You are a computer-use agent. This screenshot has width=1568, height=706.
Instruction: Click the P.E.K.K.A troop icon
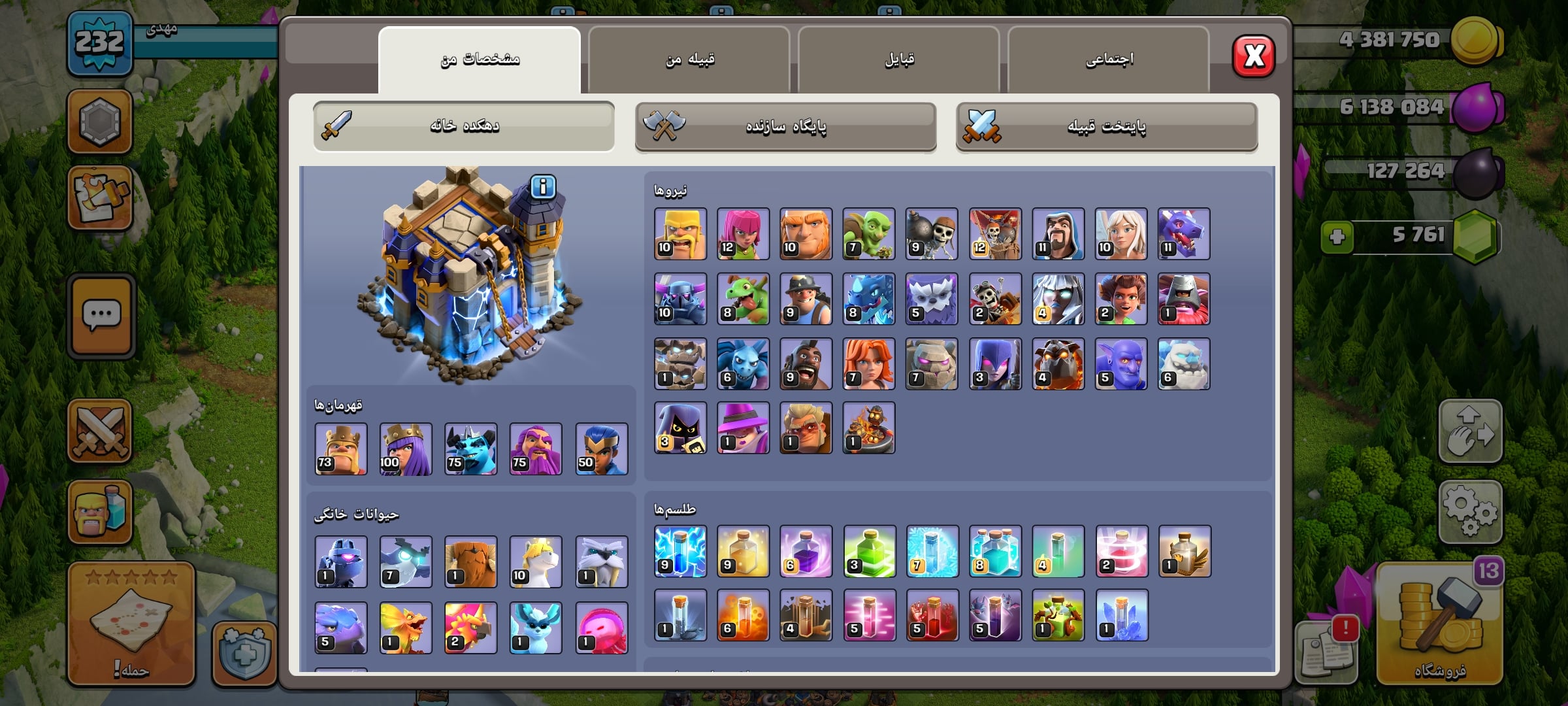point(680,299)
